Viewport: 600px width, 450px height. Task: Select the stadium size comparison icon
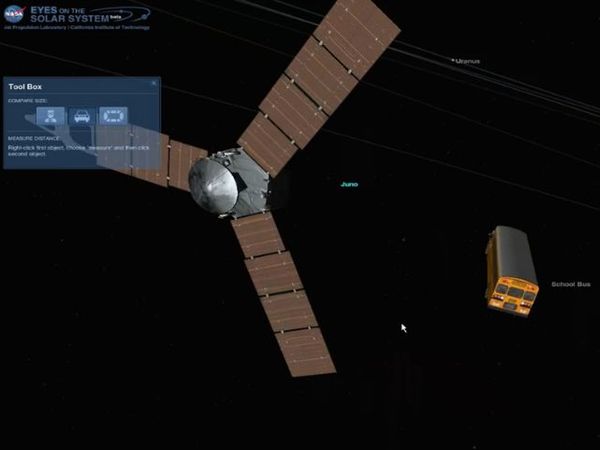pyautogui.click(x=112, y=116)
